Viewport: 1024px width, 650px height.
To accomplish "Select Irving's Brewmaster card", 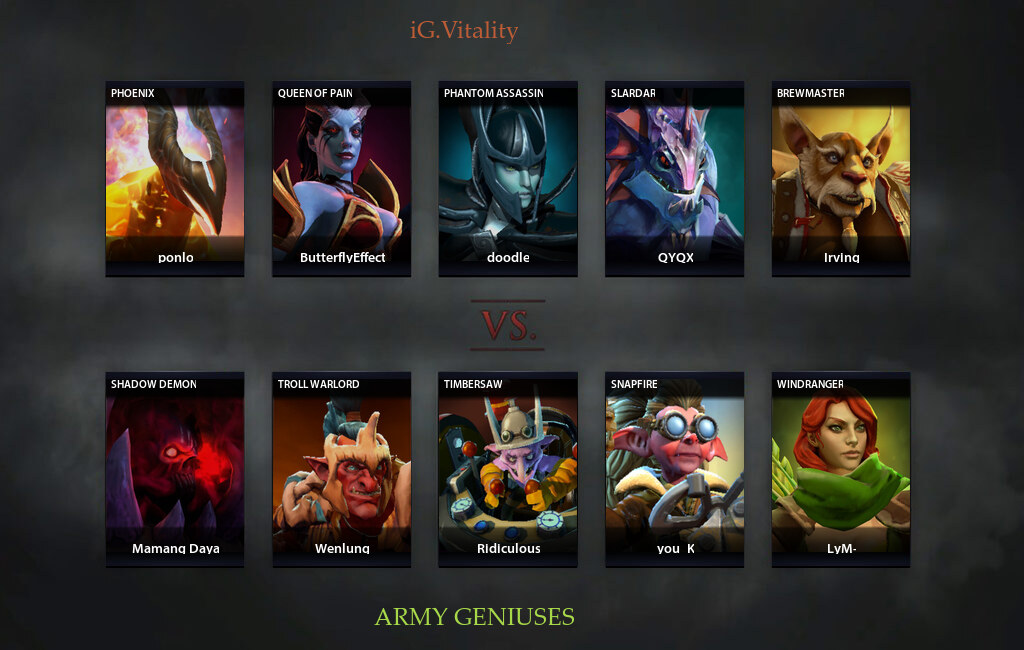I will [x=840, y=178].
